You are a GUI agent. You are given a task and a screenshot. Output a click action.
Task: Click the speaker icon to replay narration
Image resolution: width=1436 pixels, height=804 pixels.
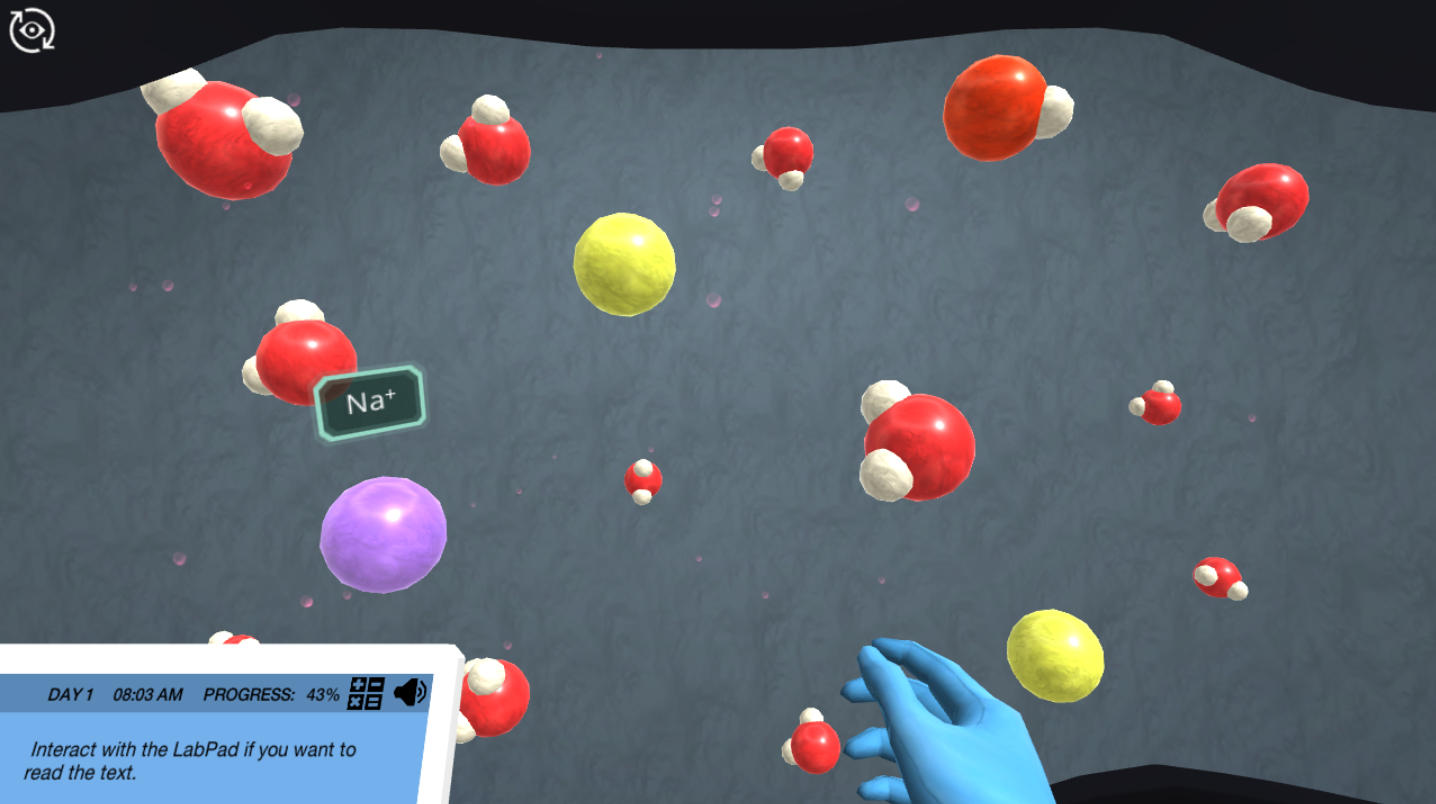[410, 693]
